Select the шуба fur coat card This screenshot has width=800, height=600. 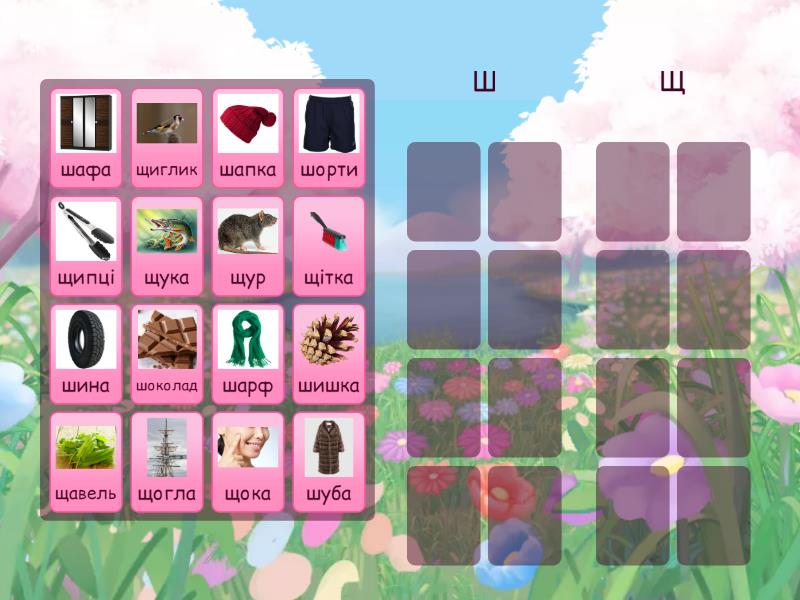pos(329,462)
